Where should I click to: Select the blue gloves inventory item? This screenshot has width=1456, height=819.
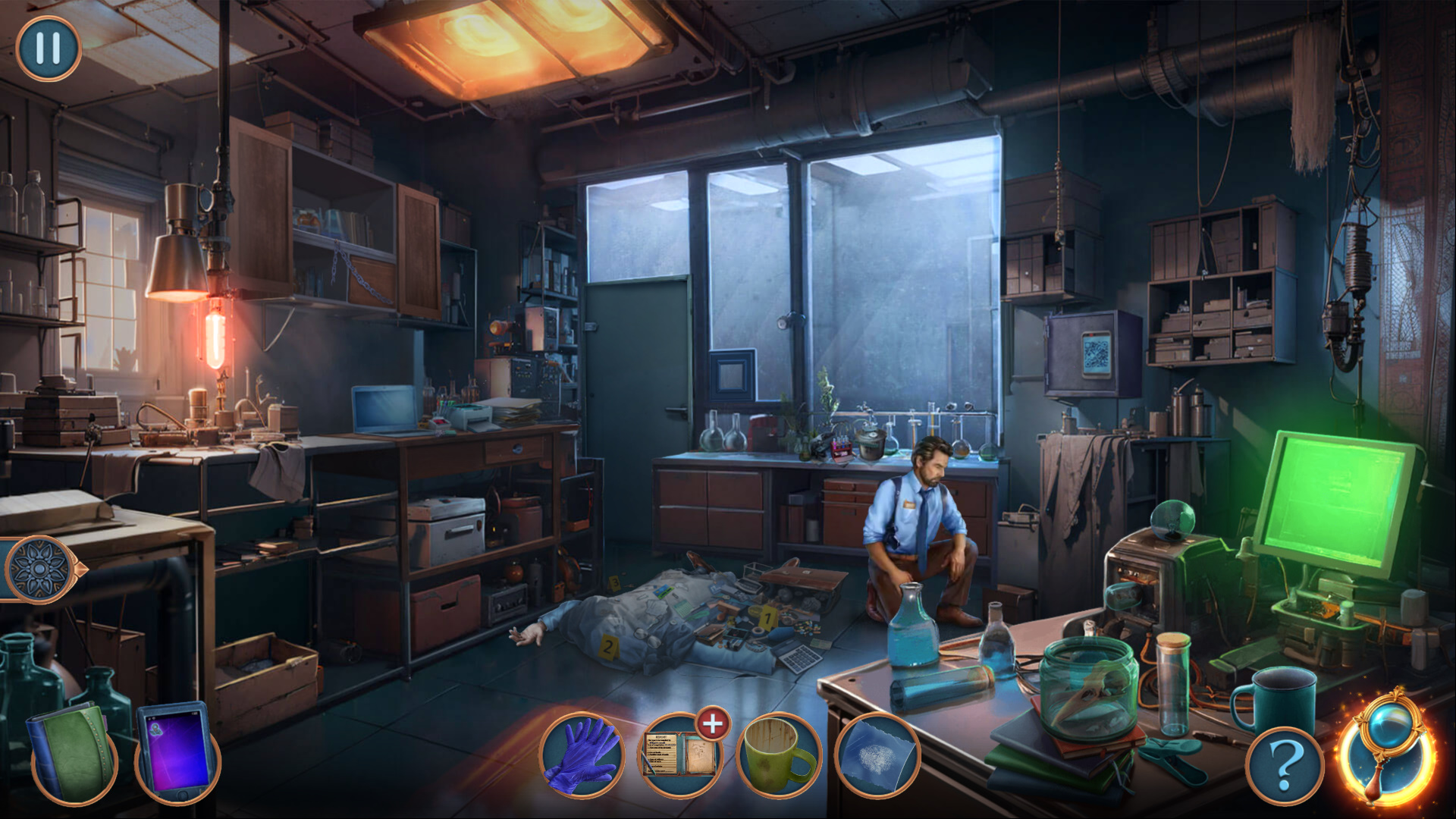[582, 756]
